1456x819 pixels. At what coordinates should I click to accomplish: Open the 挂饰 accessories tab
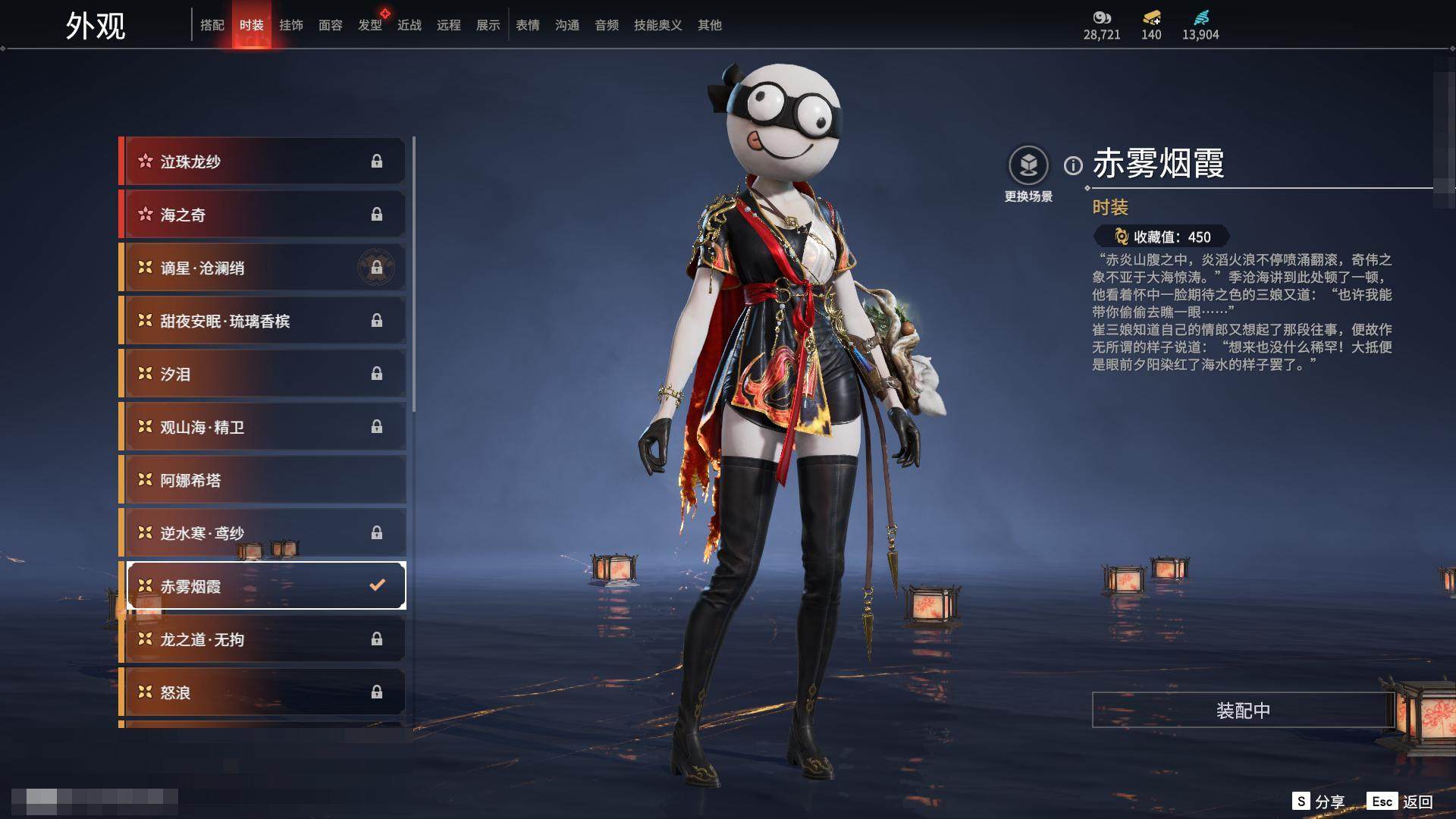click(291, 25)
